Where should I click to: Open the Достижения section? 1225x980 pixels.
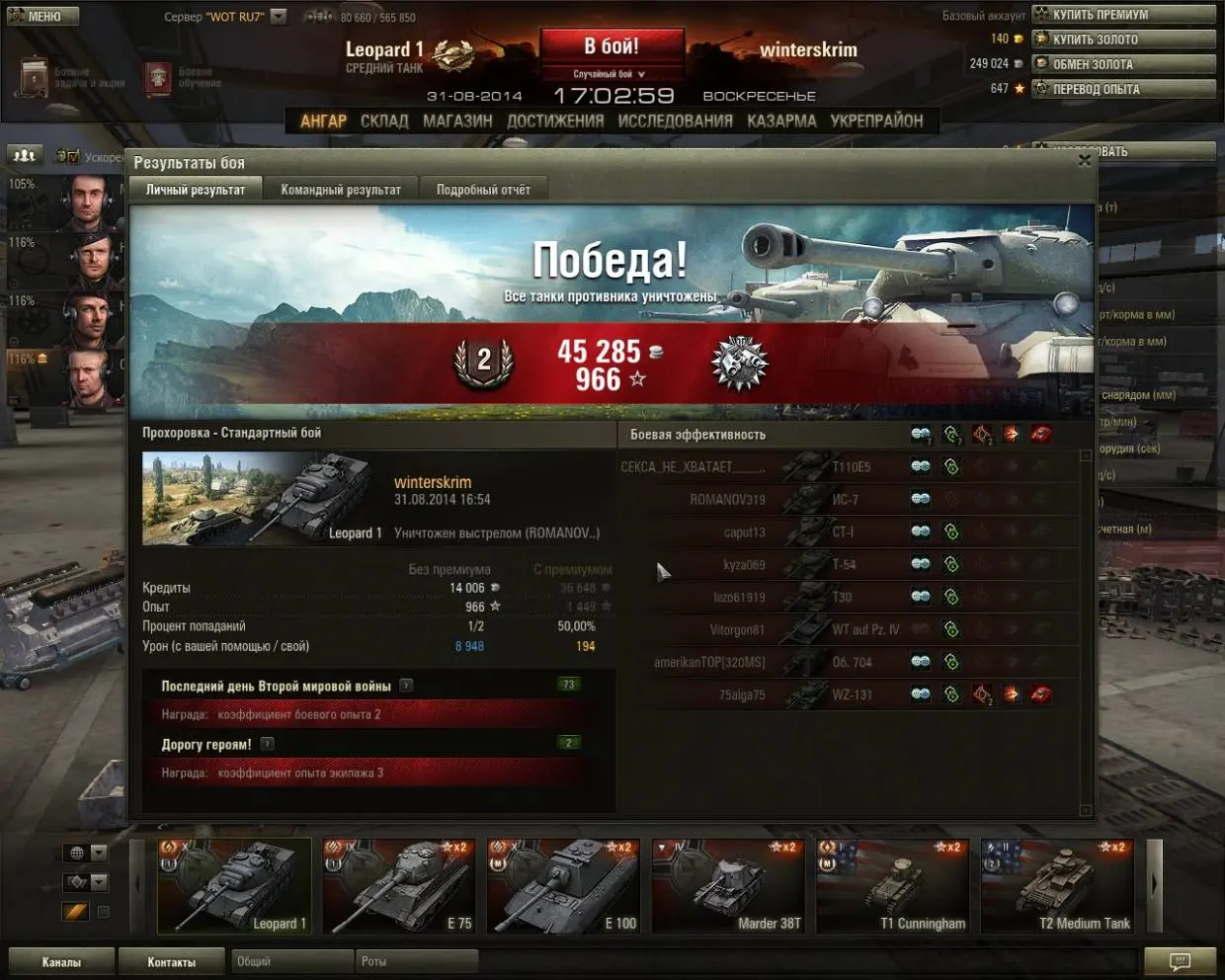click(x=555, y=121)
